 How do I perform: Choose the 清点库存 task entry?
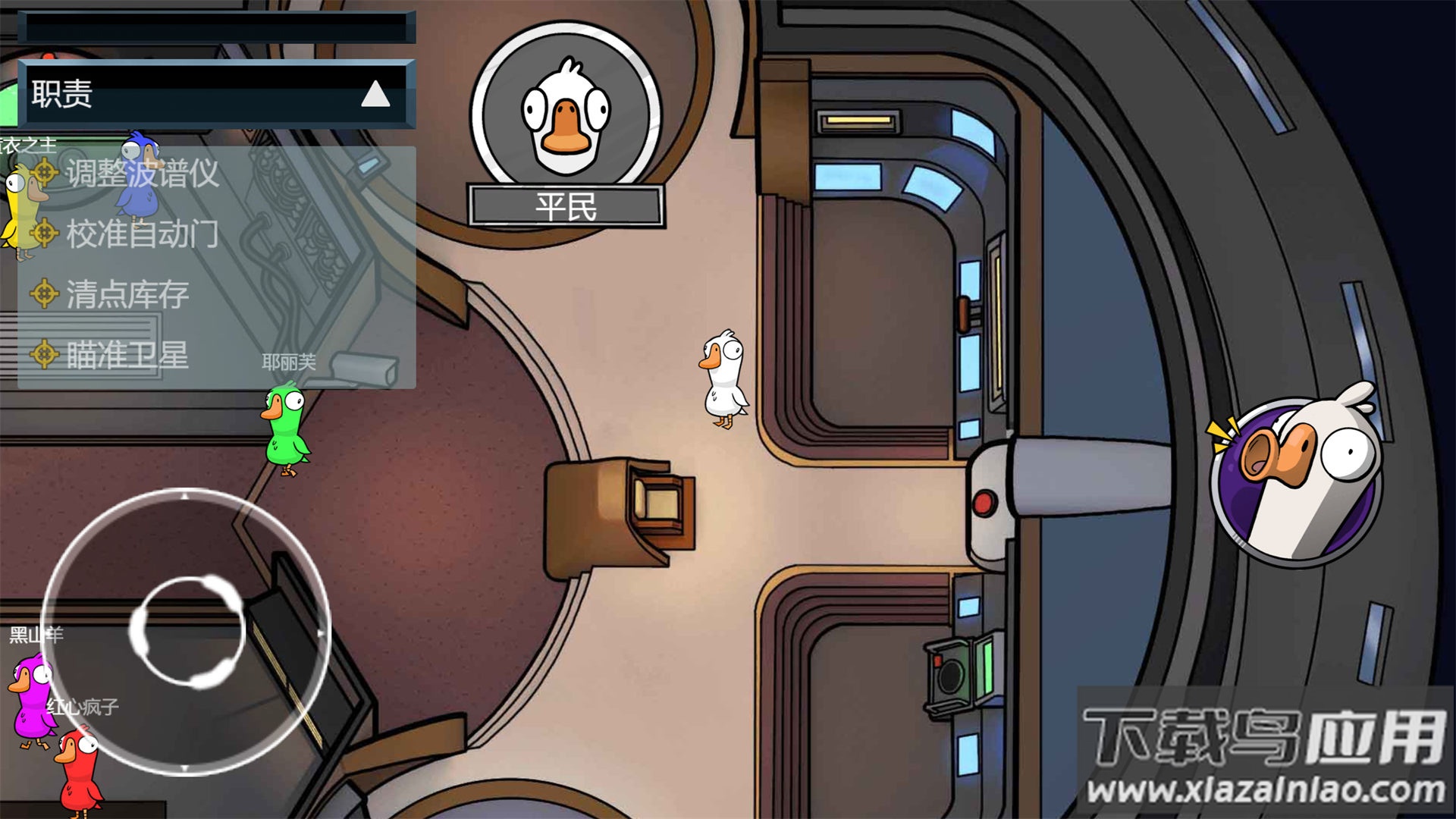click(x=127, y=294)
